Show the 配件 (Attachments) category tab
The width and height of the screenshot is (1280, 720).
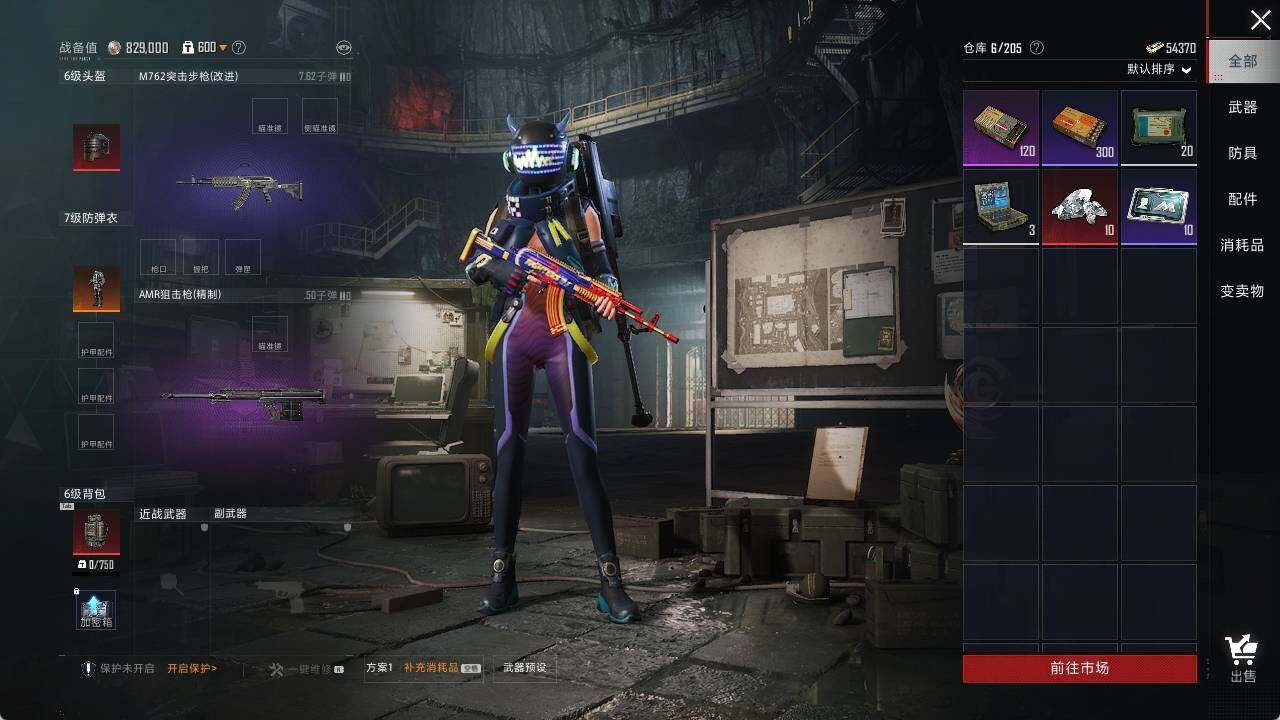[x=1243, y=199]
